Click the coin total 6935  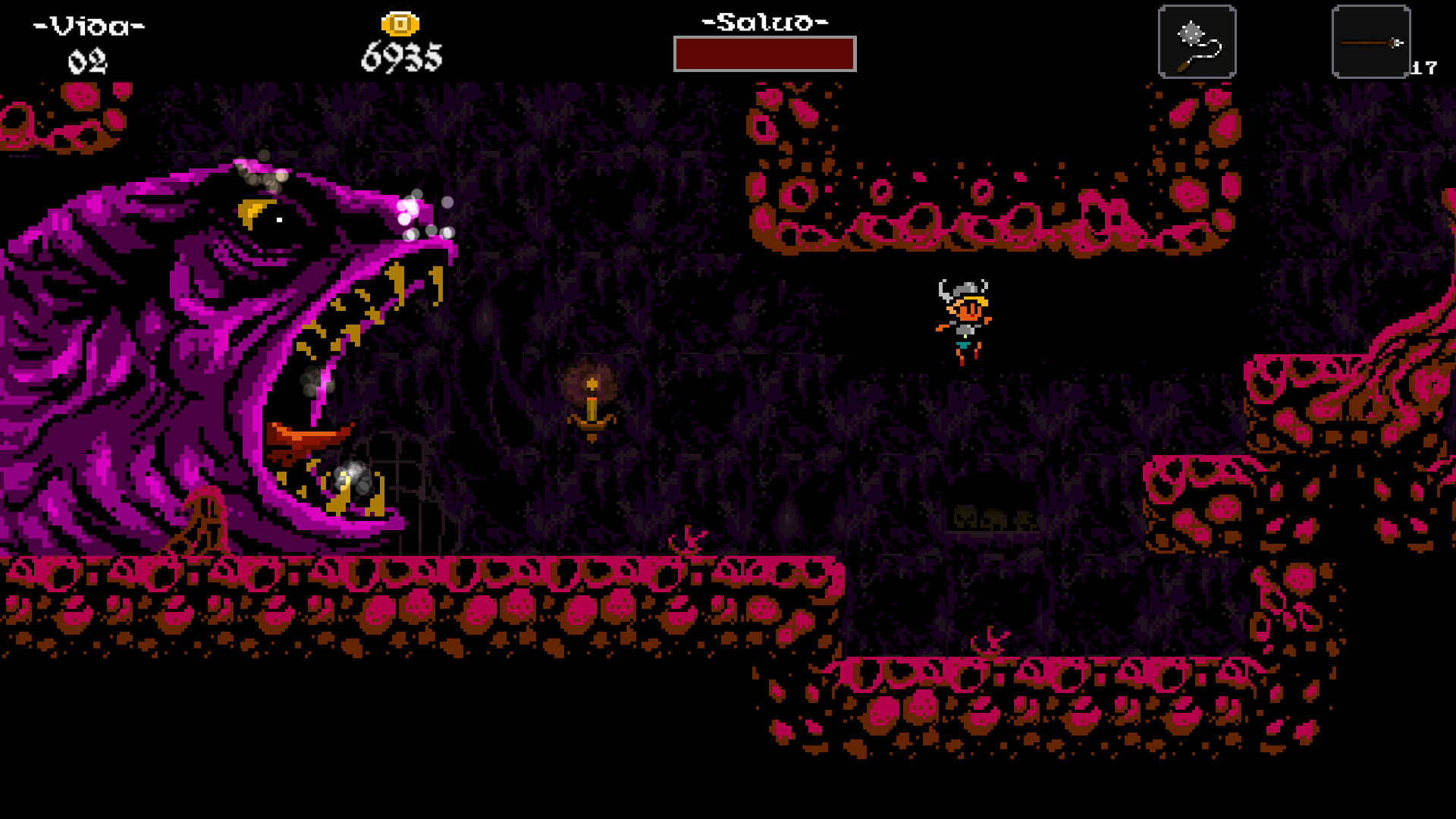400,57
